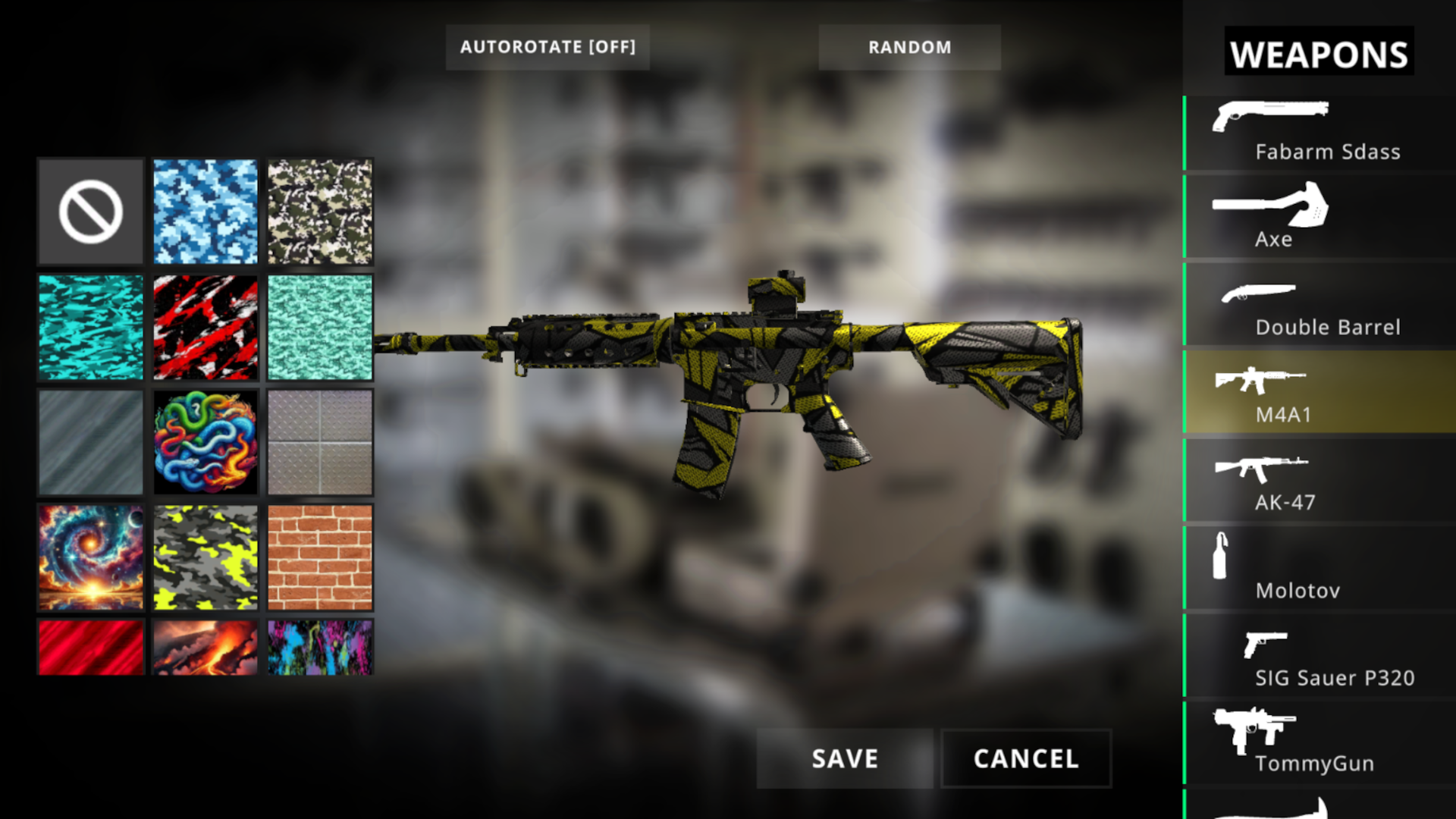Choose the colorful snakes skin
The width and height of the screenshot is (1456, 819).
205,443
